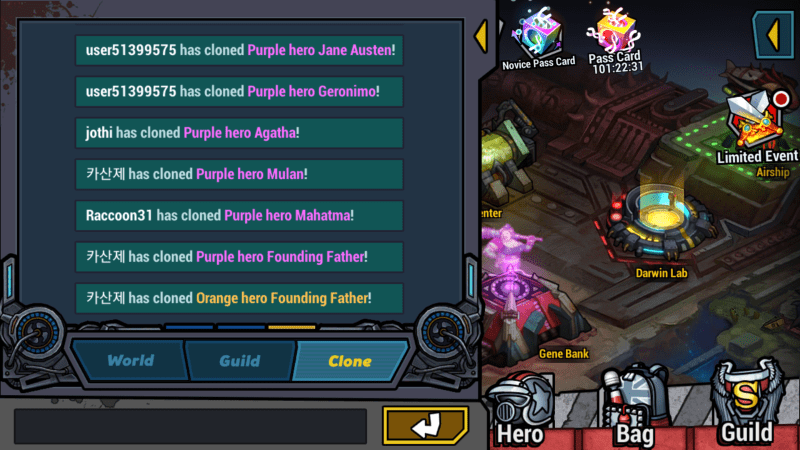Image resolution: width=800 pixels, height=450 pixels.
Task: Open the Guild chat tab
Action: coord(239,361)
